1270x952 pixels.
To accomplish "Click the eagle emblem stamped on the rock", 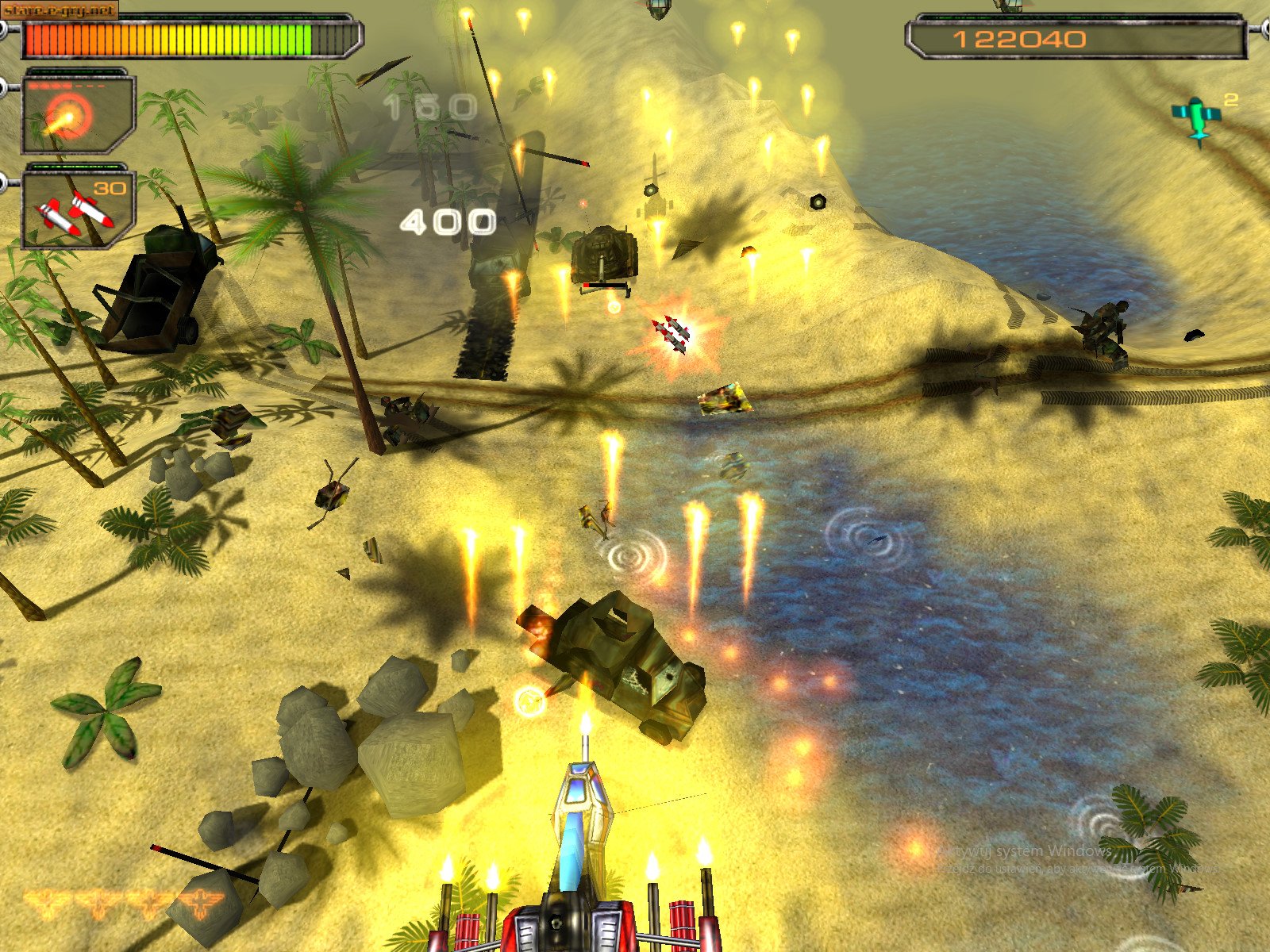I will coord(202,903).
